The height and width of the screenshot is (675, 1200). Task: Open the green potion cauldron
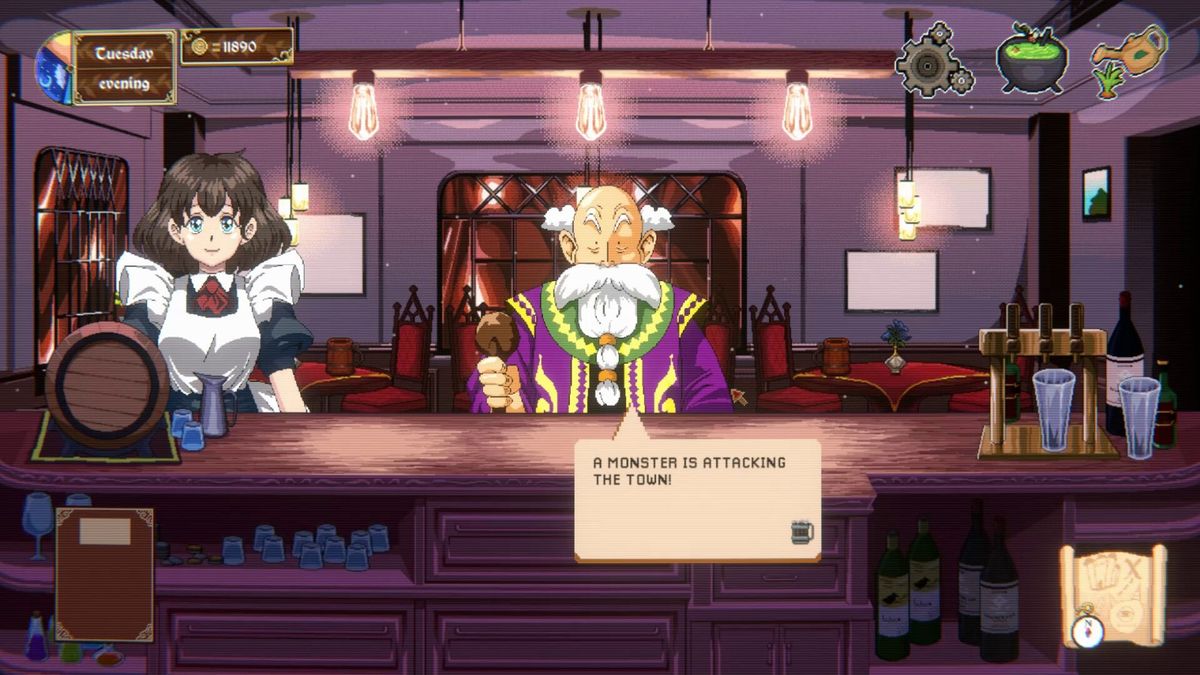(x=1031, y=58)
